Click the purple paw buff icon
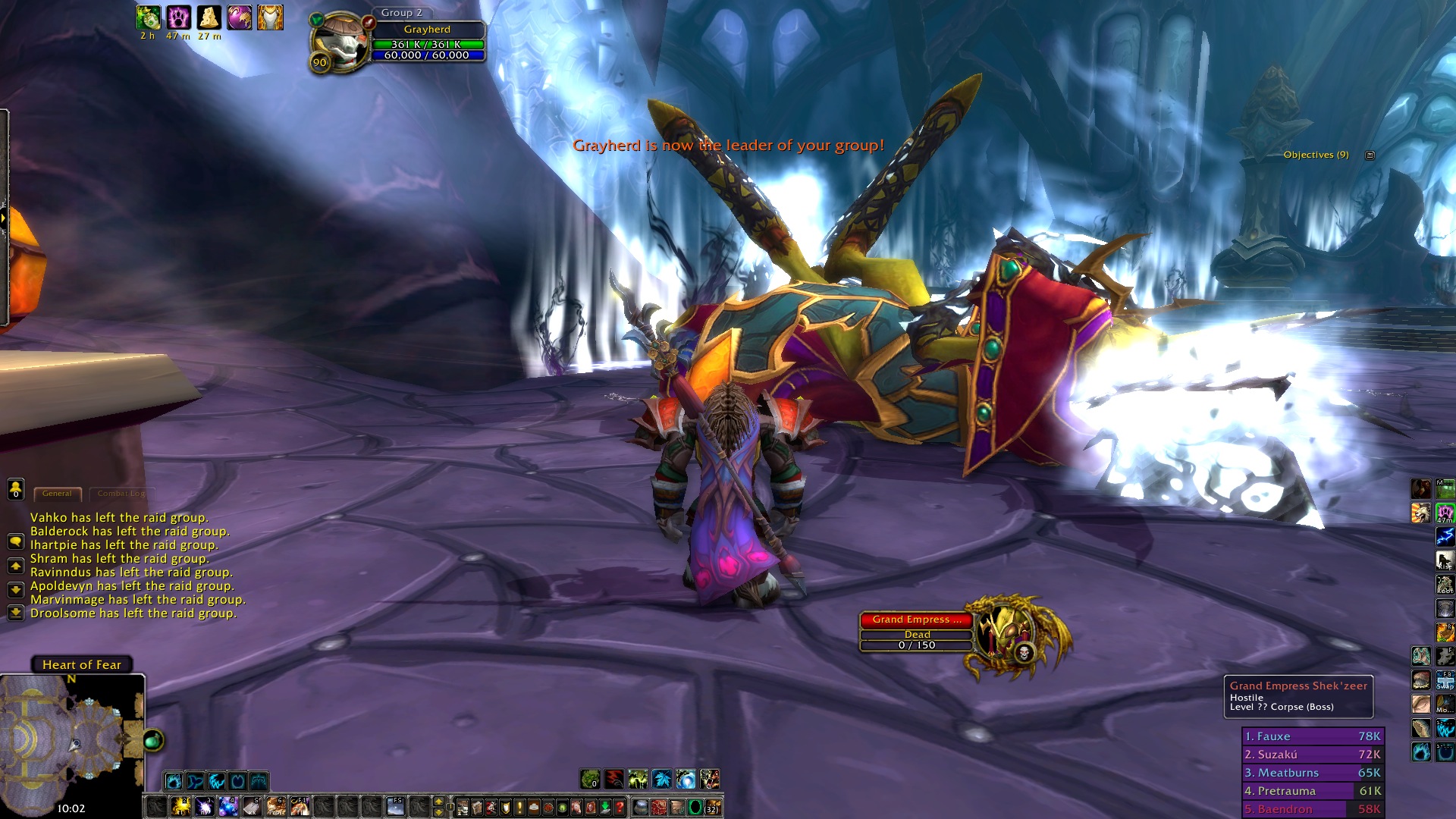 [178, 17]
